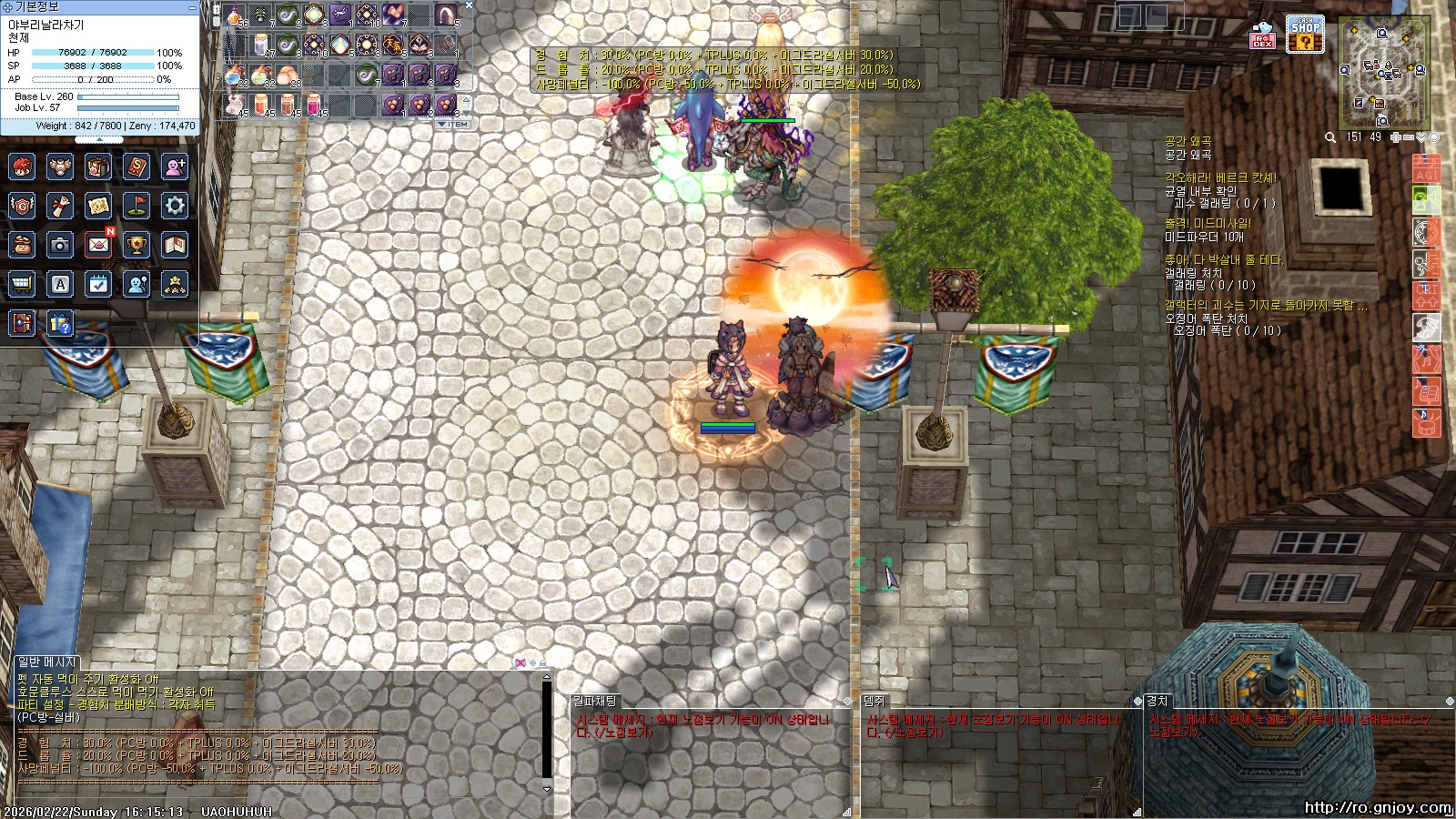Open the shopping cart menu icon
The width and height of the screenshot is (1456, 819).
[22, 284]
